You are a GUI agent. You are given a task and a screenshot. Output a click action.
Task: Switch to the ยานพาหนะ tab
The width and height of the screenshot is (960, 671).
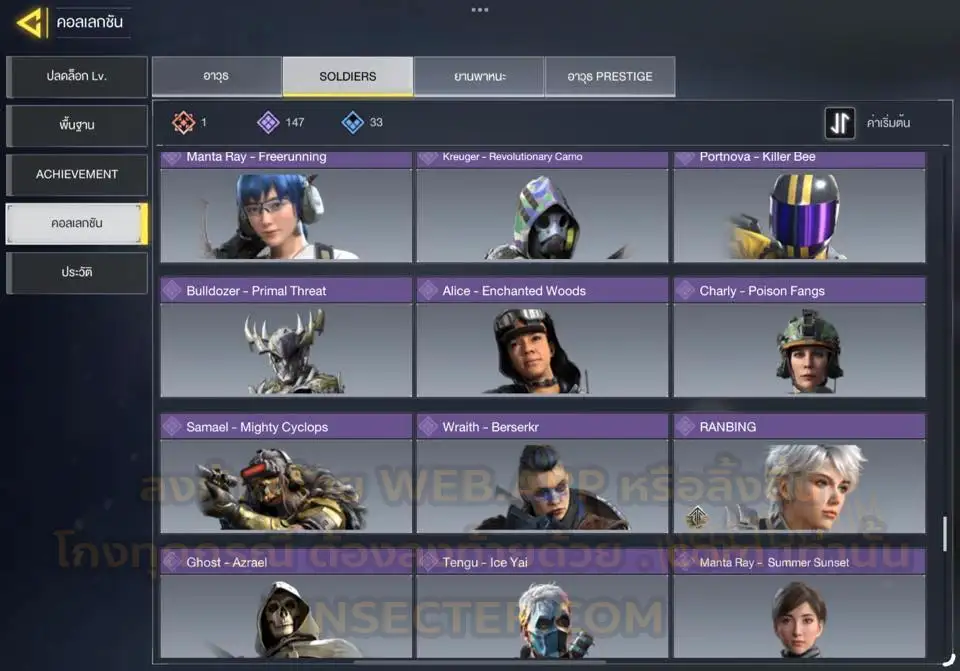pyautogui.click(x=479, y=77)
